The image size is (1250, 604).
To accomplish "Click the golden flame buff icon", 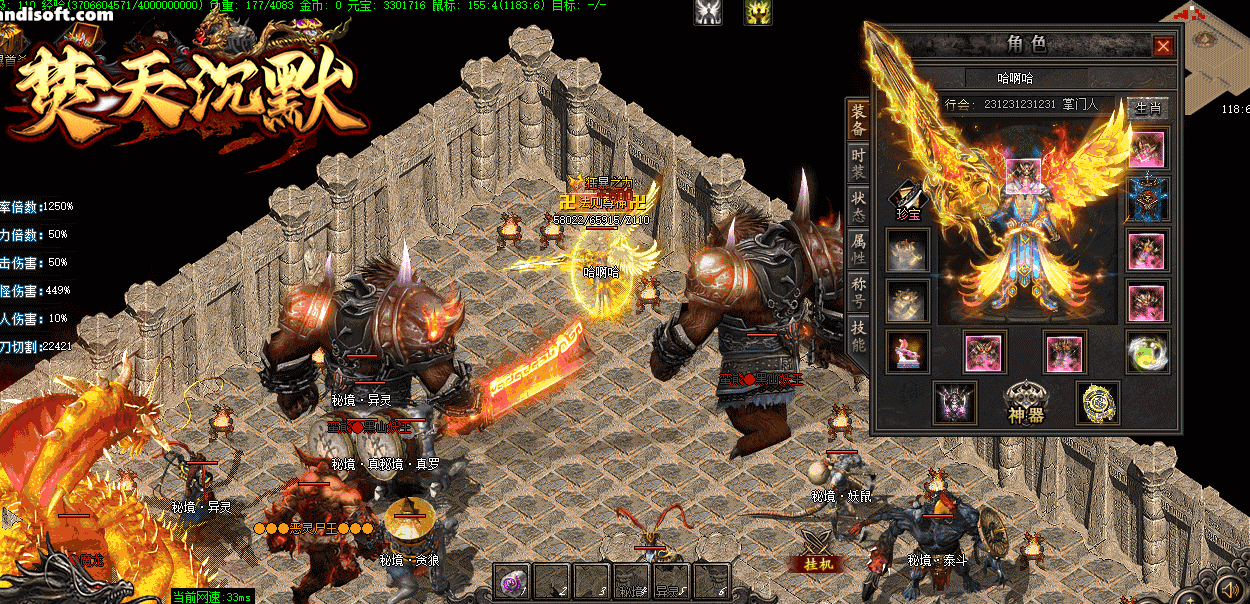I will 757,12.
